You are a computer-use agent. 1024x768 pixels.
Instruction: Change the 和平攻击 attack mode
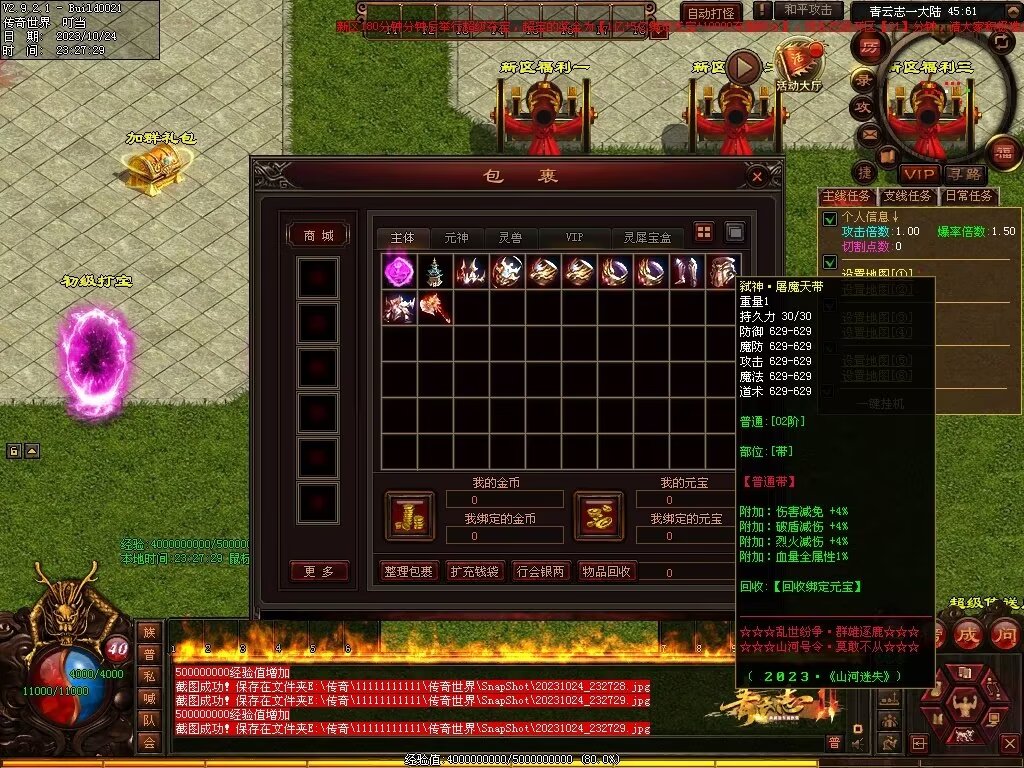tap(808, 10)
